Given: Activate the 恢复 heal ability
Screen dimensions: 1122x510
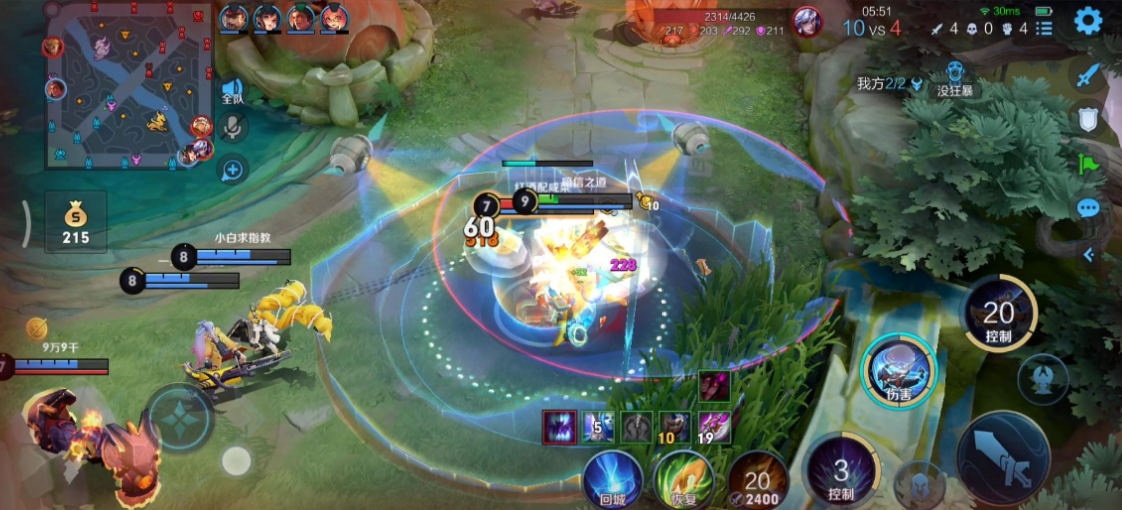Looking at the screenshot, I should click(684, 478).
